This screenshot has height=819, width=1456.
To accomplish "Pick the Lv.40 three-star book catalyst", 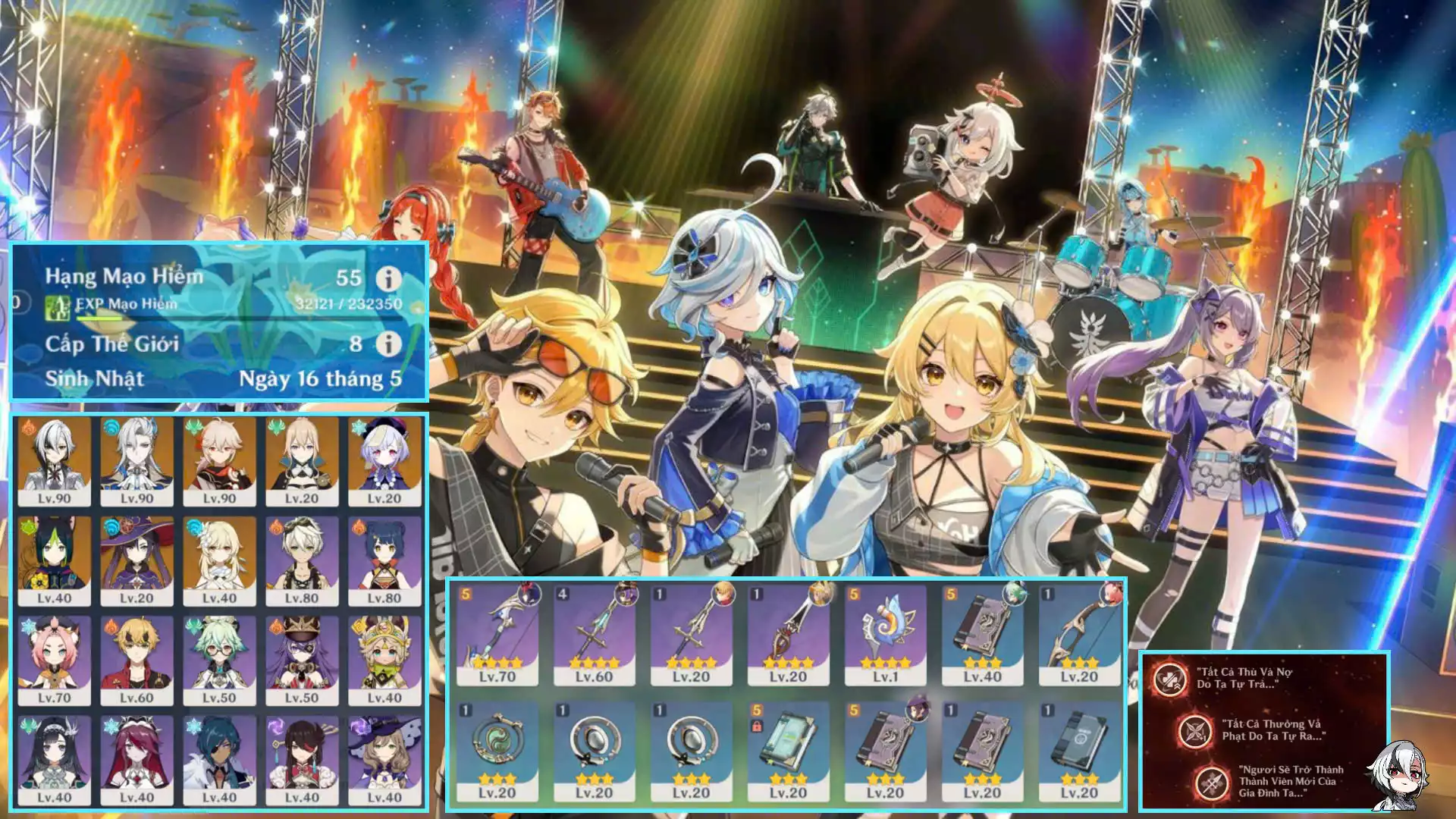I will point(982,633).
